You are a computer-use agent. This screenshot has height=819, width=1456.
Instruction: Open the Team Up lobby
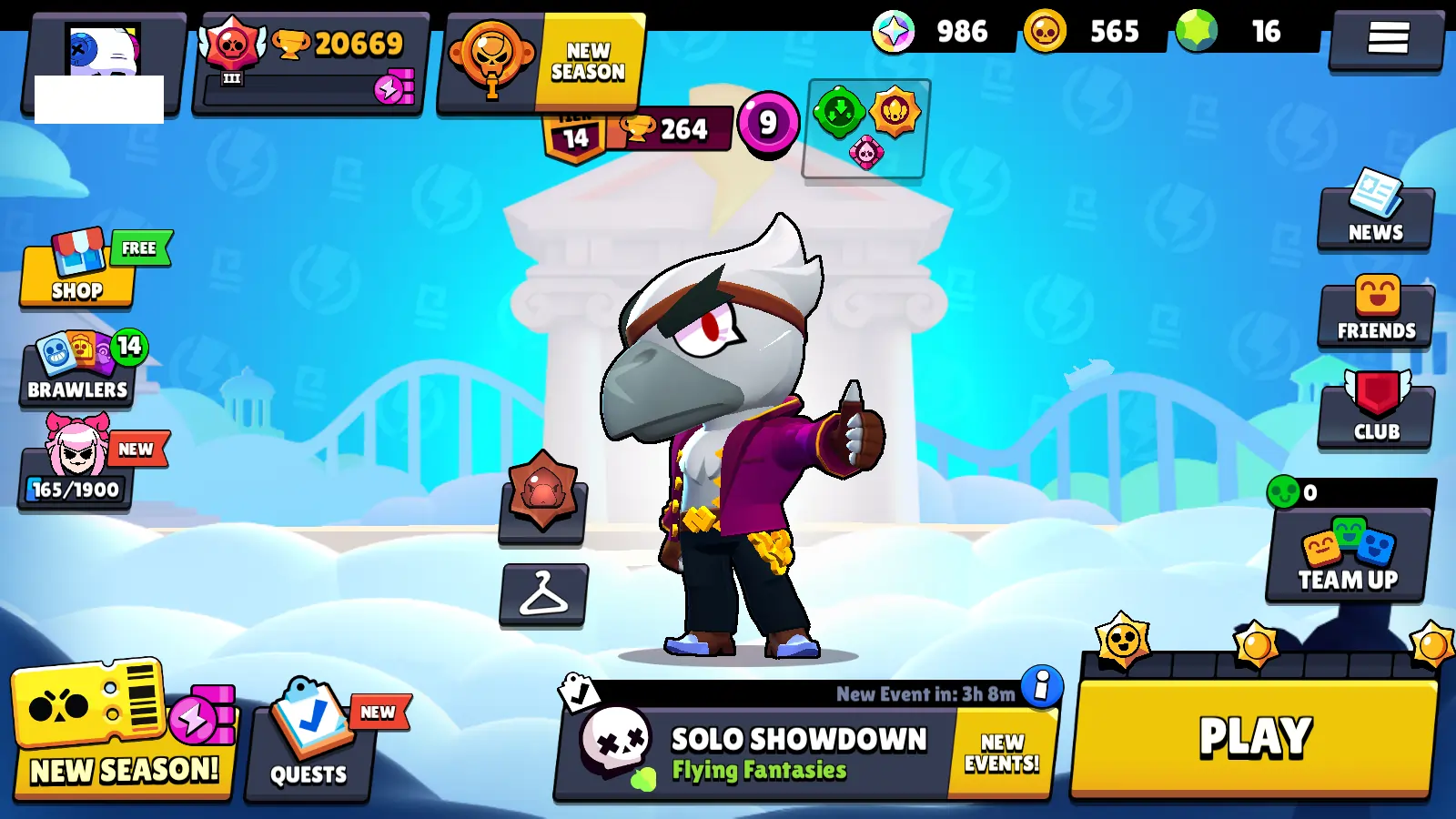coord(1348,555)
